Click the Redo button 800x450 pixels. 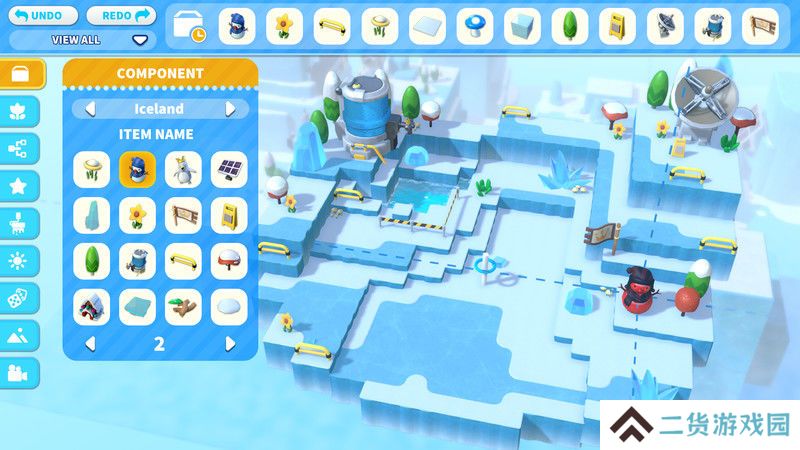click(122, 15)
